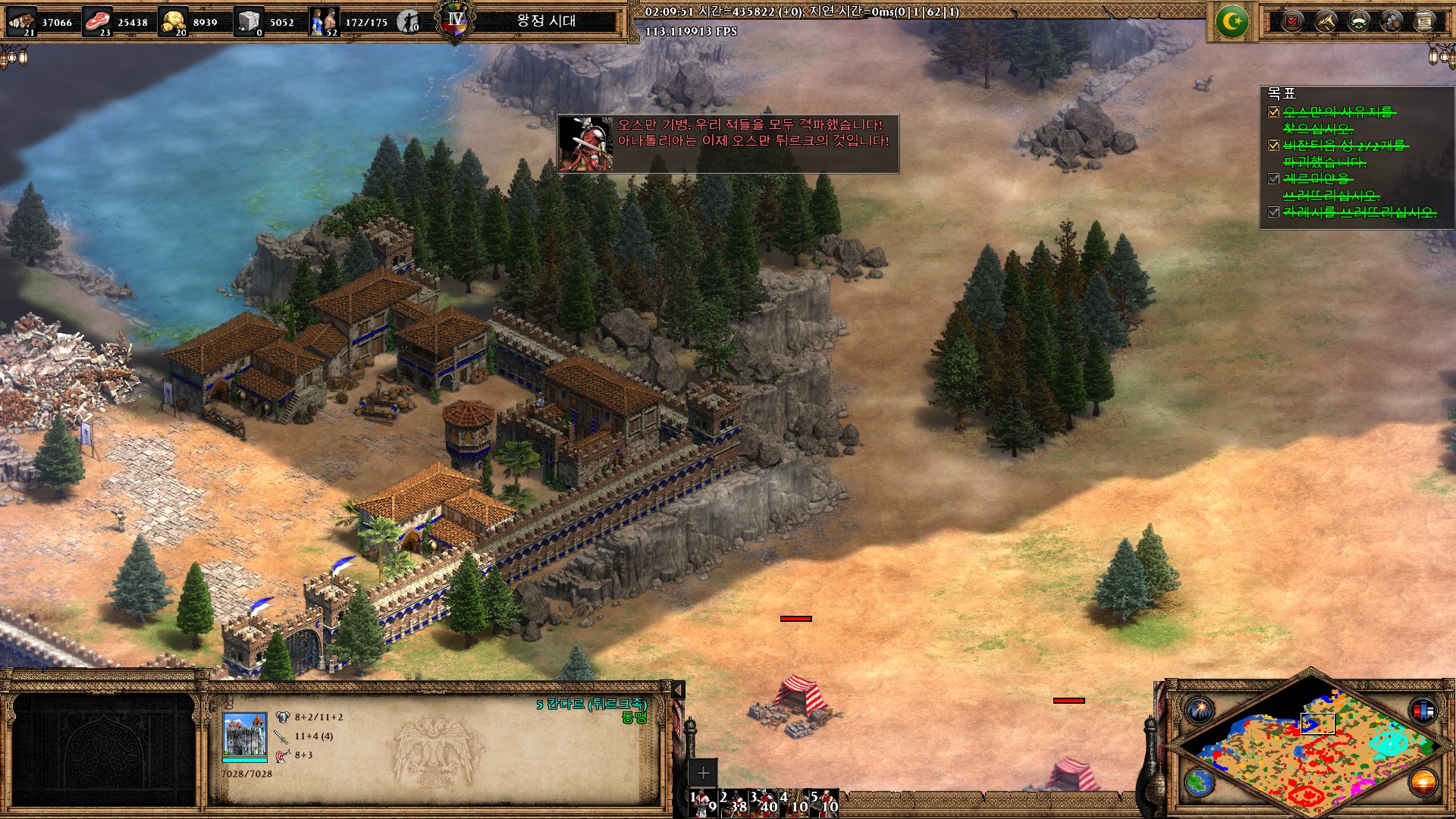
Task: Select control group 2
Action: pyautogui.click(x=733, y=802)
